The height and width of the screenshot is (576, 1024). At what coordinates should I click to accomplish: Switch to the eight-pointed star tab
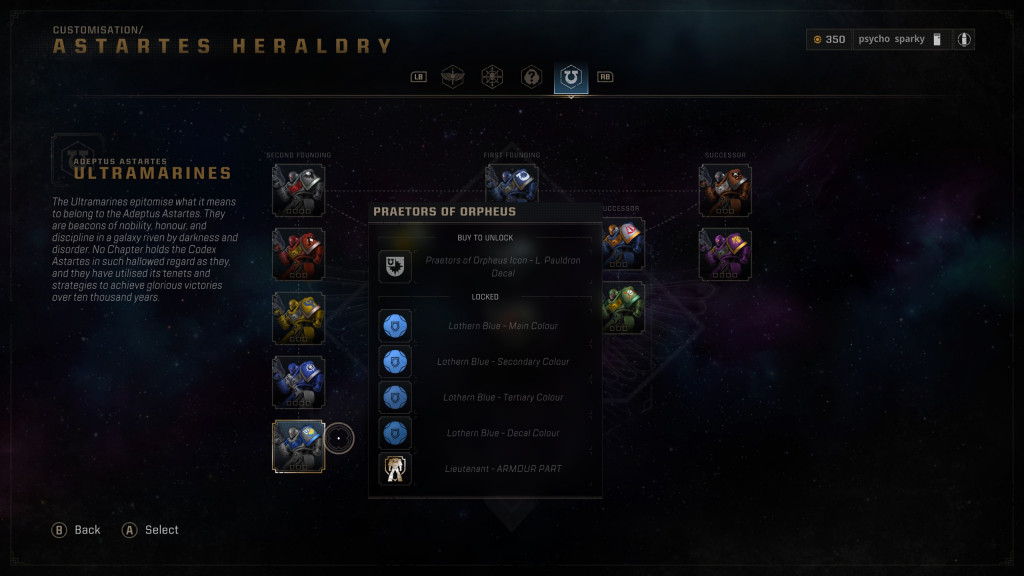[492, 77]
